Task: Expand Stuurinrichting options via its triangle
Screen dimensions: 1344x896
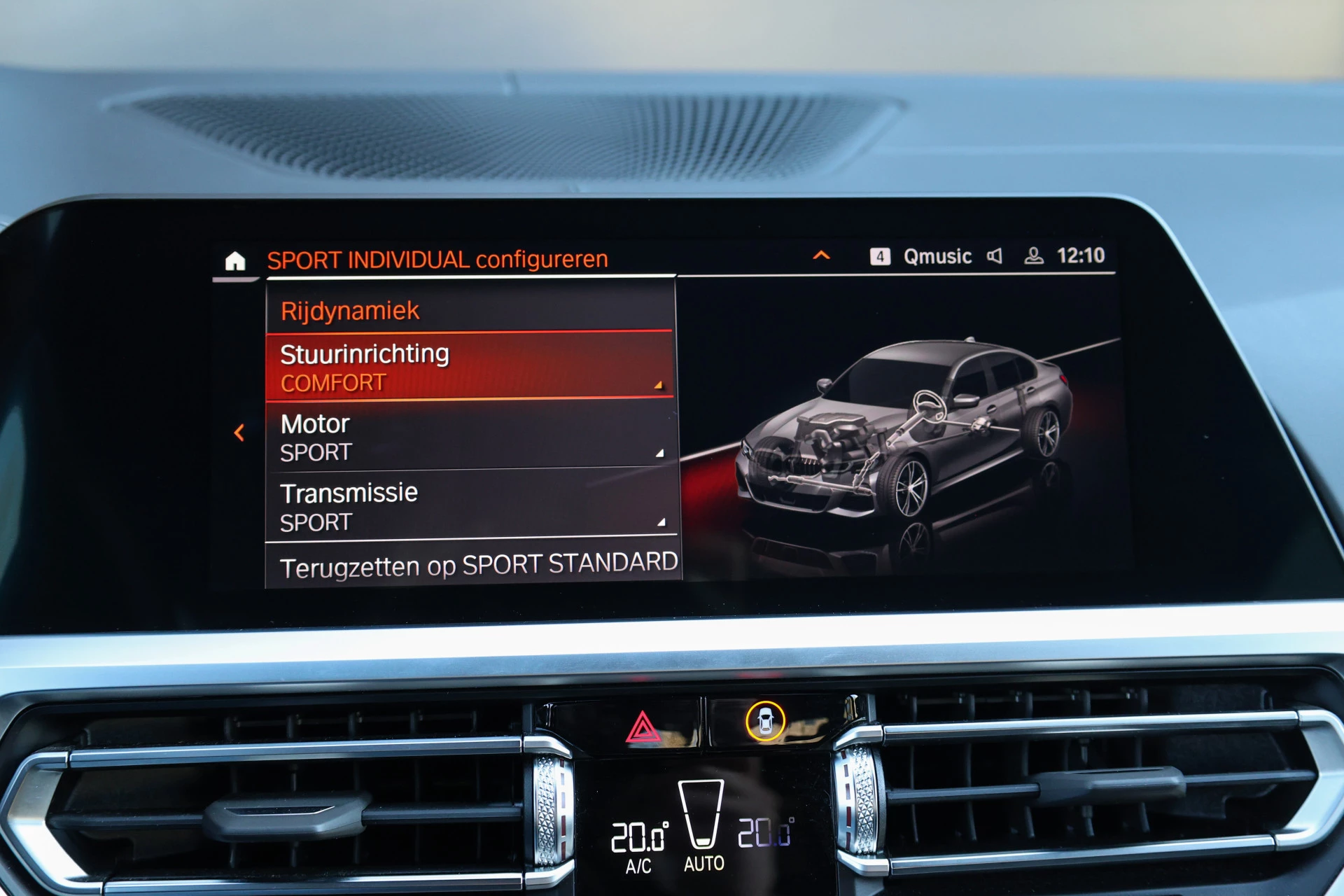Action: pyautogui.click(x=659, y=384)
